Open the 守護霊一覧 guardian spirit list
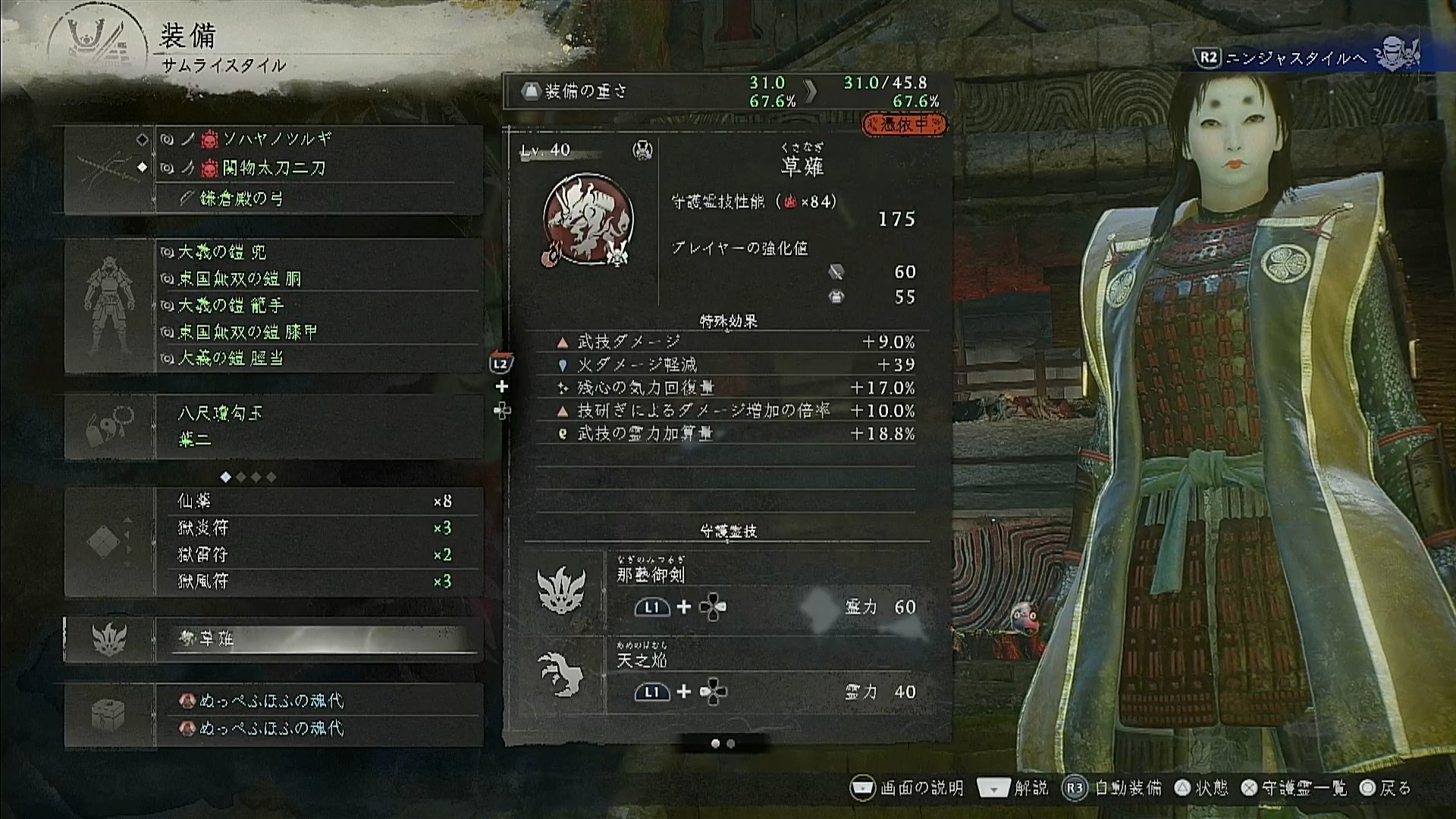 [x=1295, y=789]
